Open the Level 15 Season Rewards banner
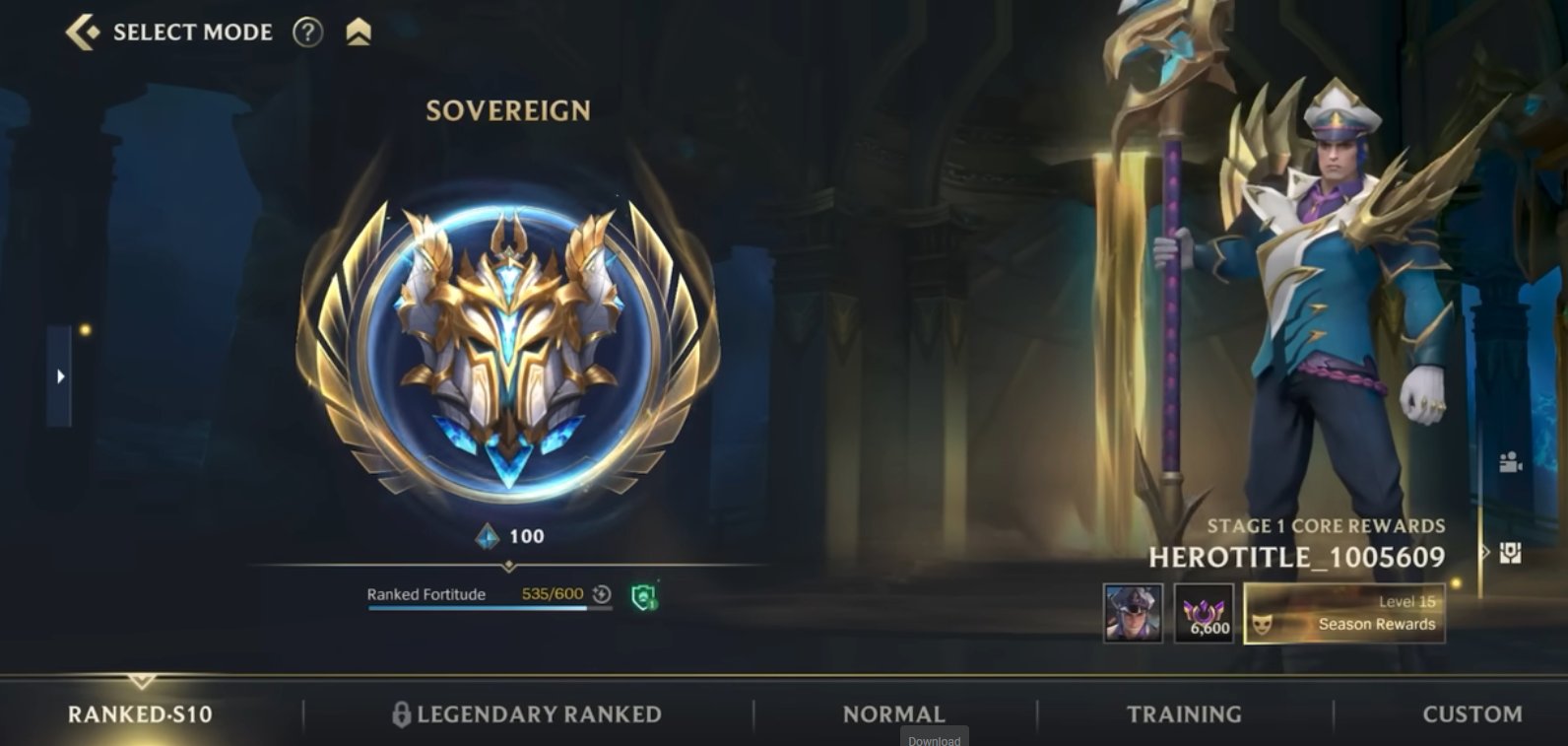1568x746 pixels. coord(1342,614)
